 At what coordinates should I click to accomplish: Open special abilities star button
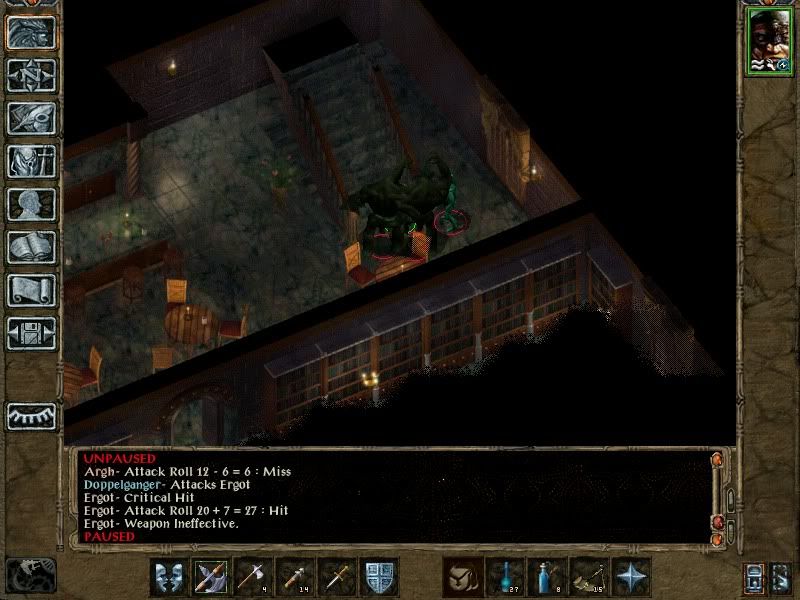coord(631,577)
